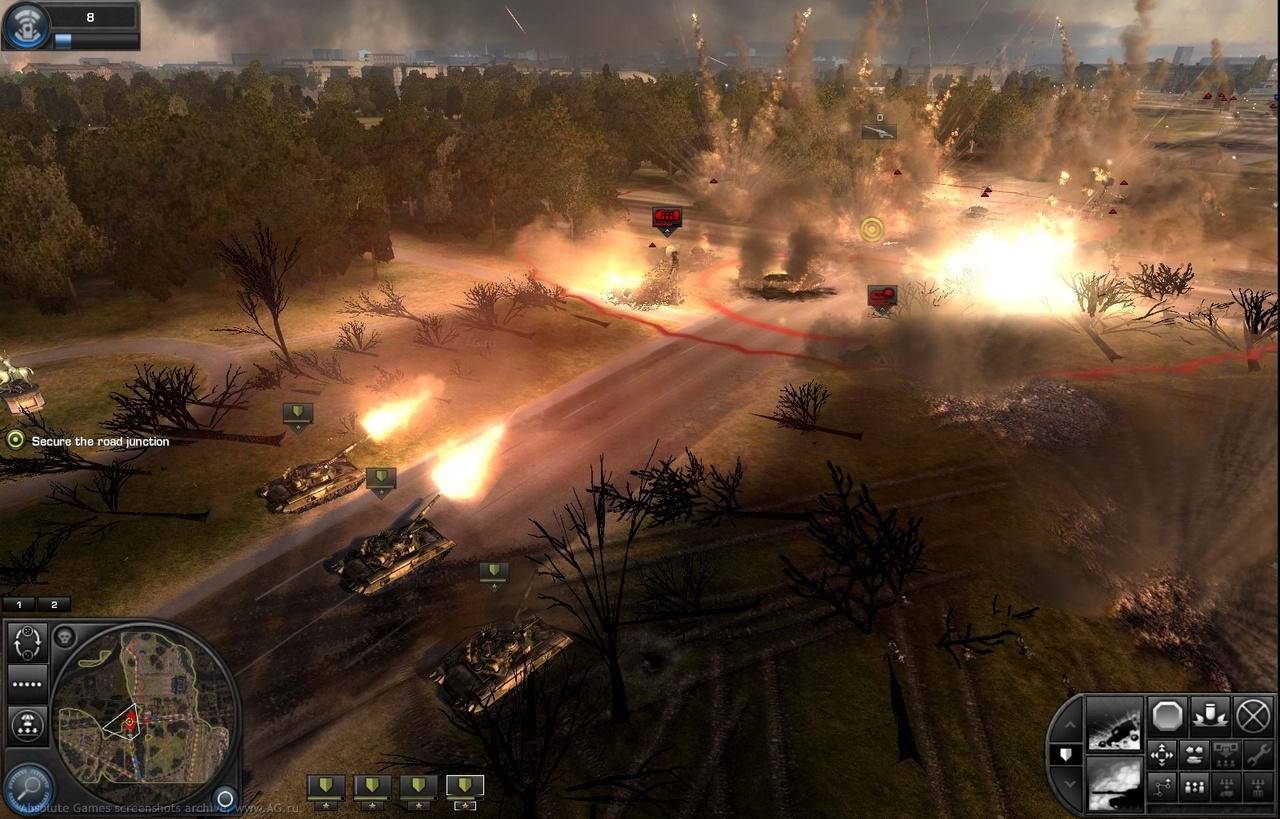Switch to minimap tab 1
The image size is (1280, 819).
coord(18,603)
